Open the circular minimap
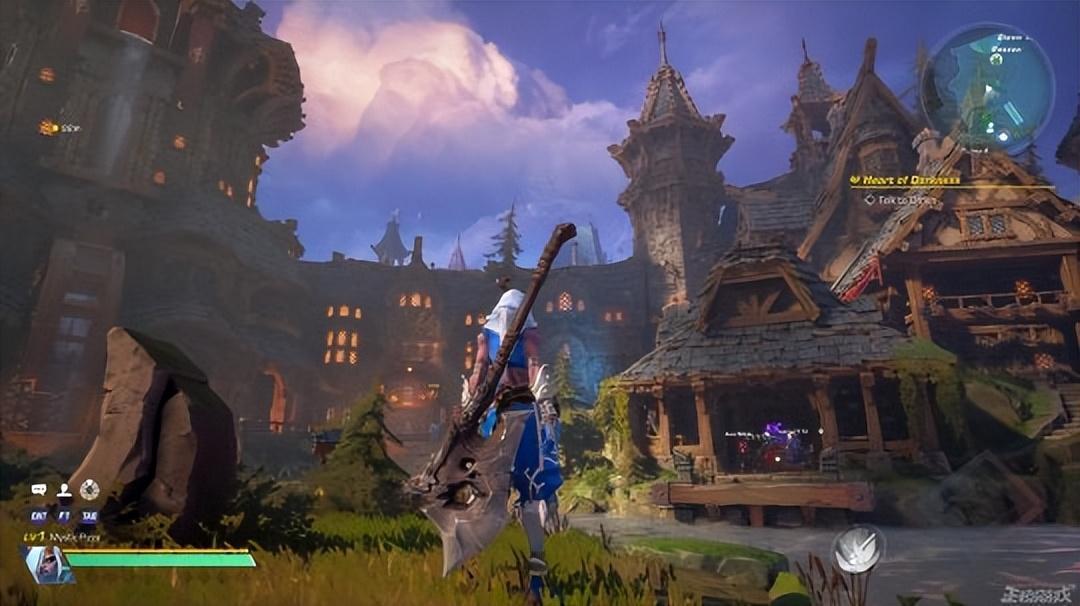Screen dimensions: 1080x606 point(986,88)
